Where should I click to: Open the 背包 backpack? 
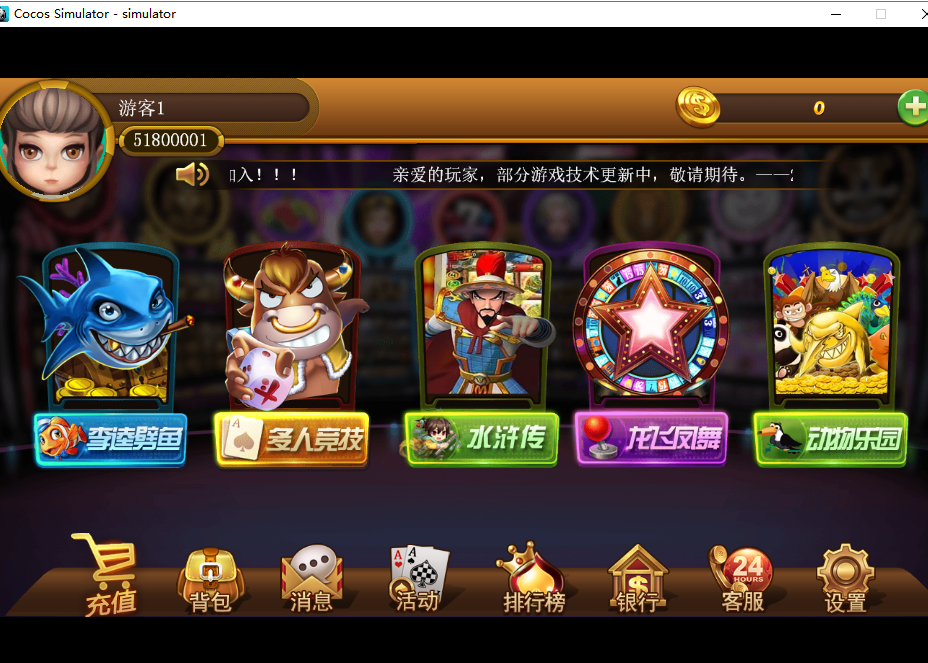pyautogui.click(x=210, y=581)
